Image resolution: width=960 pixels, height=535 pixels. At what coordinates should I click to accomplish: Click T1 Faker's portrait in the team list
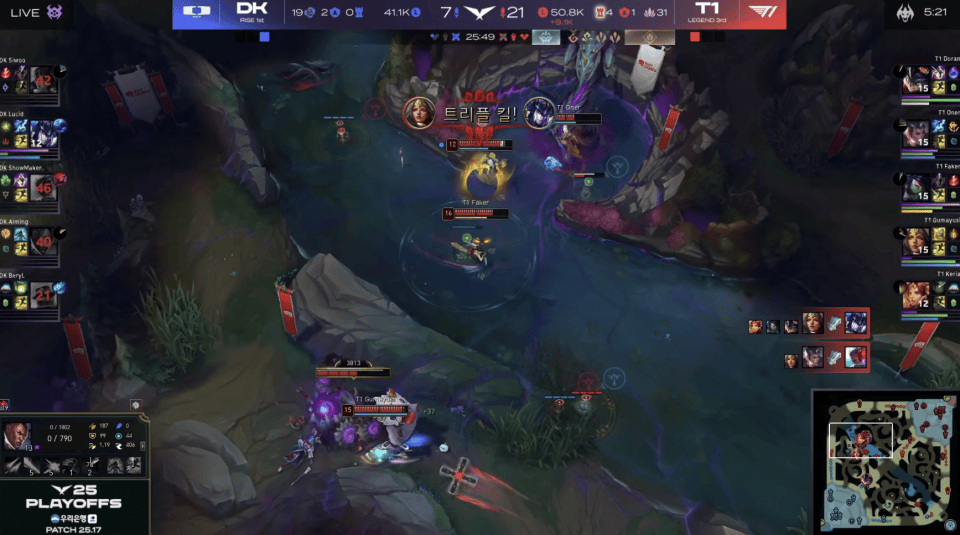(915, 187)
